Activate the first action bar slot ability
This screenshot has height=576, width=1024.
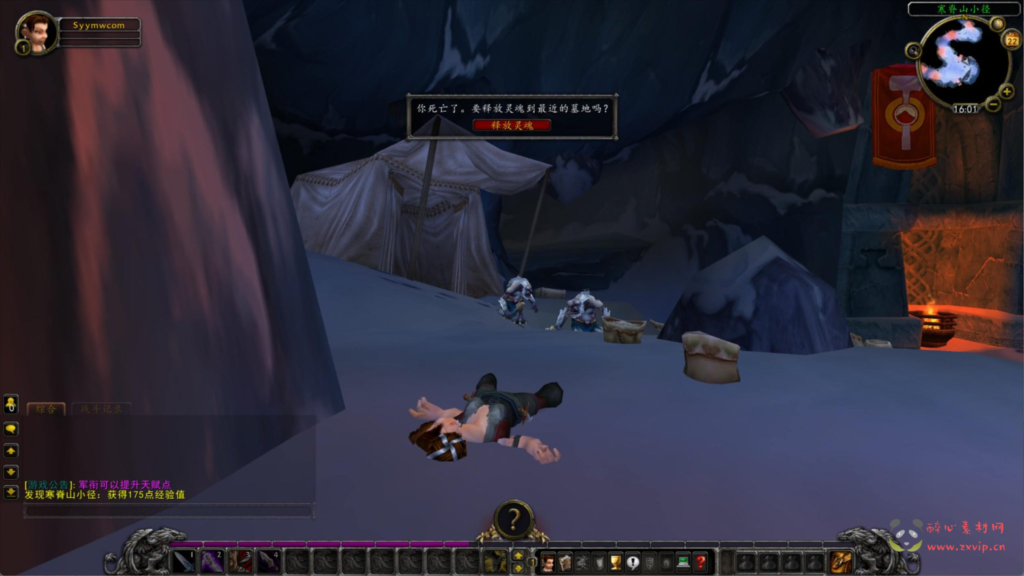185,562
